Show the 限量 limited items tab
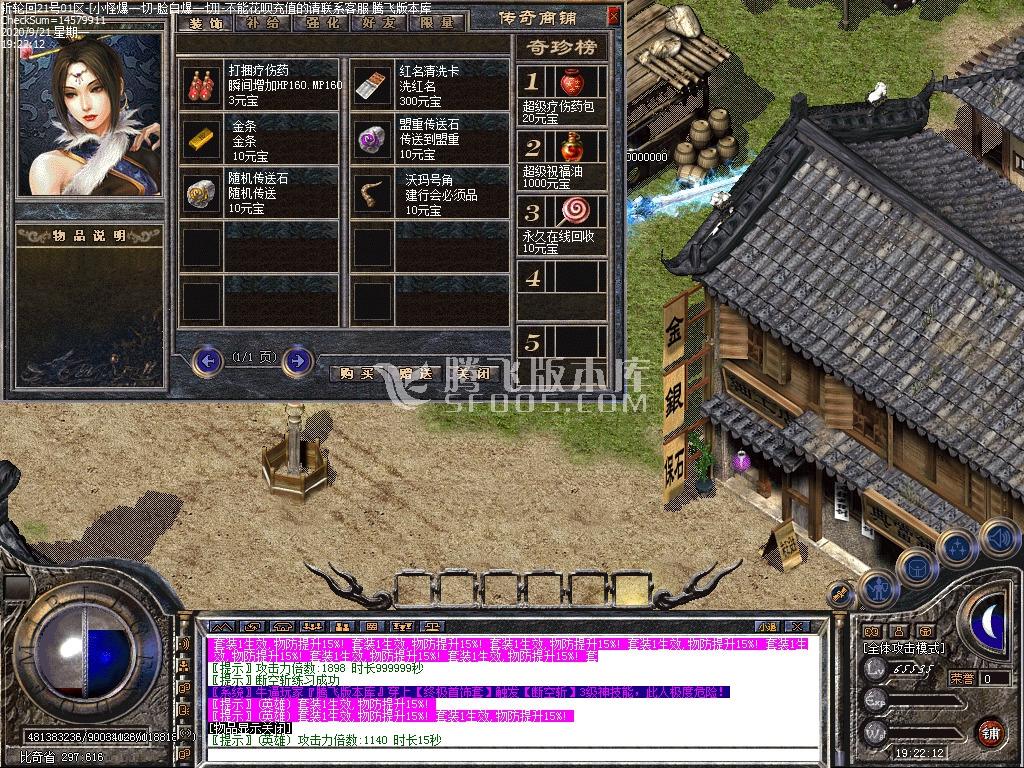The image size is (1024, 768). [436, 22]
